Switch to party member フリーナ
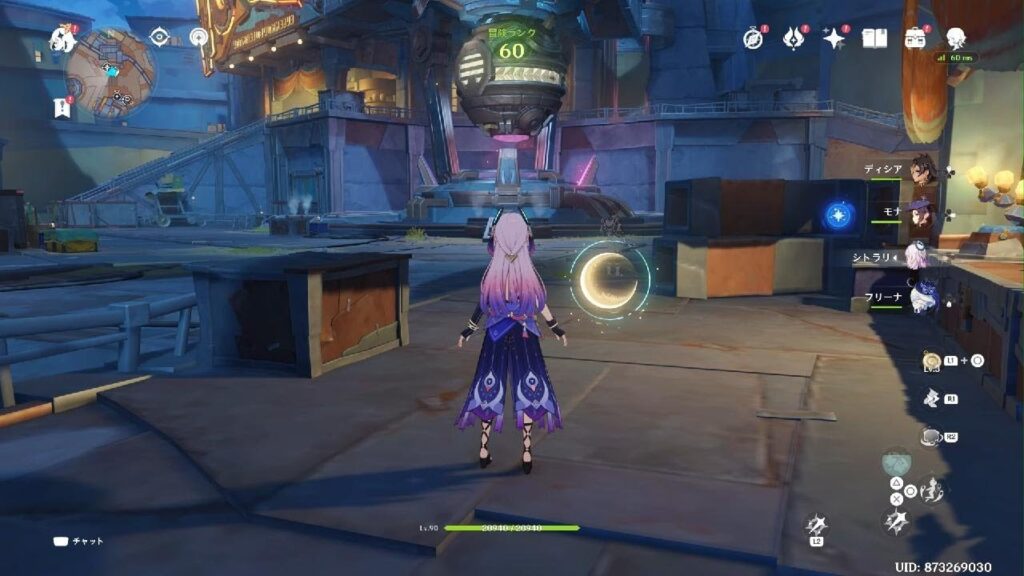This screenshot has width=1024, height=576. point(922,298)
